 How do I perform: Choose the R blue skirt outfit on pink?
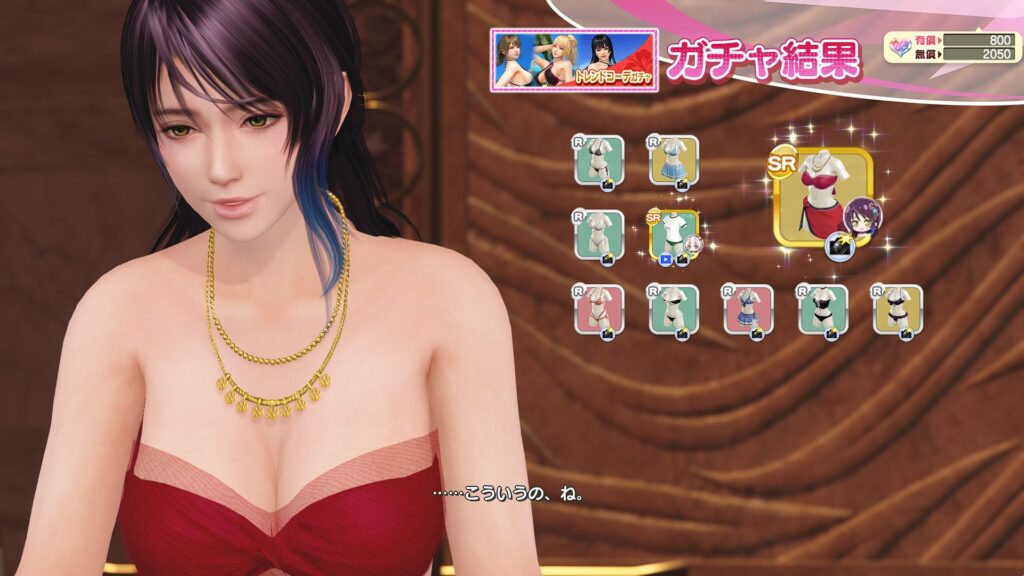click(x=748, y=309)
